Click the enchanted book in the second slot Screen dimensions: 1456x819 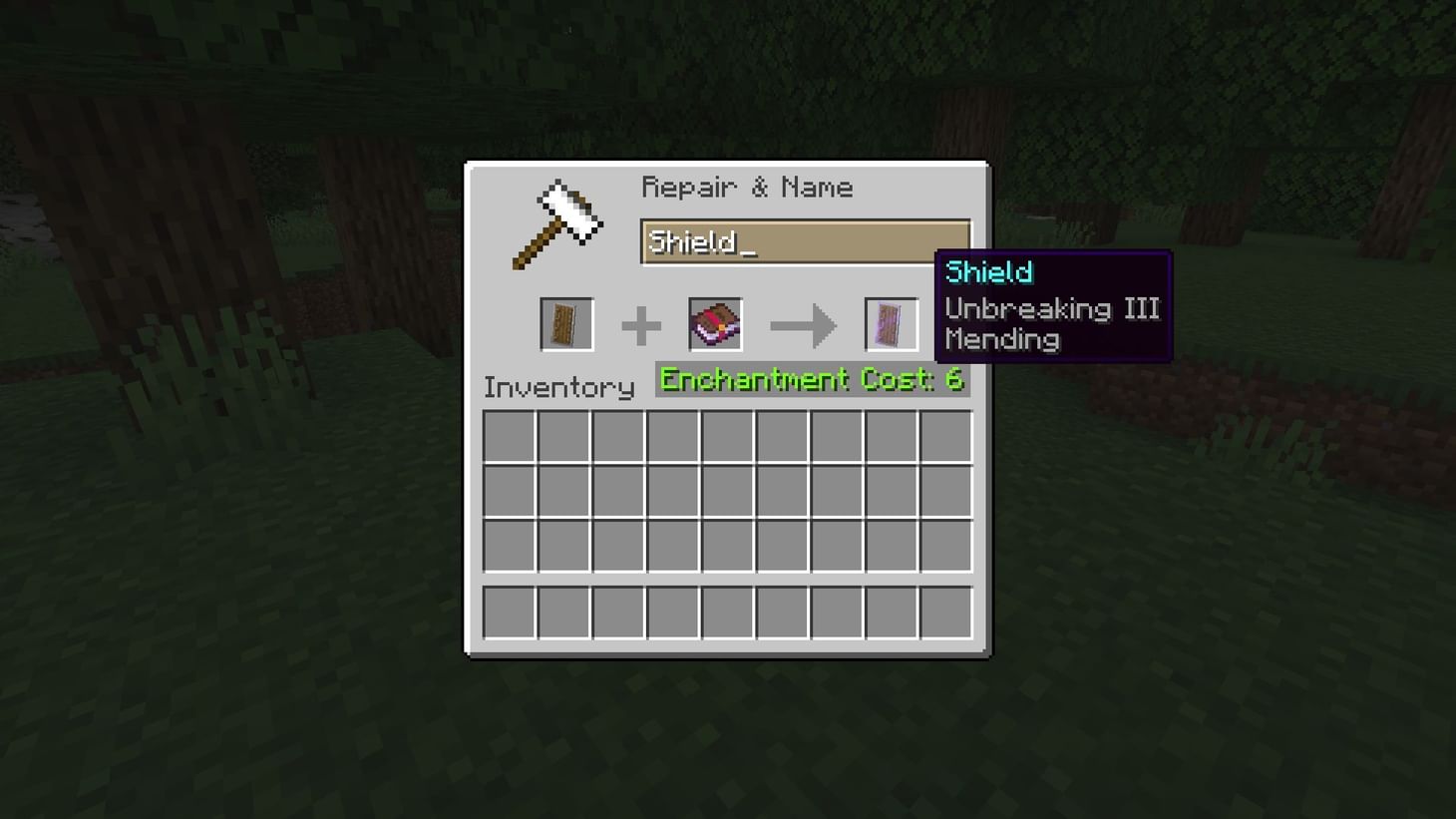pos(714,323)
